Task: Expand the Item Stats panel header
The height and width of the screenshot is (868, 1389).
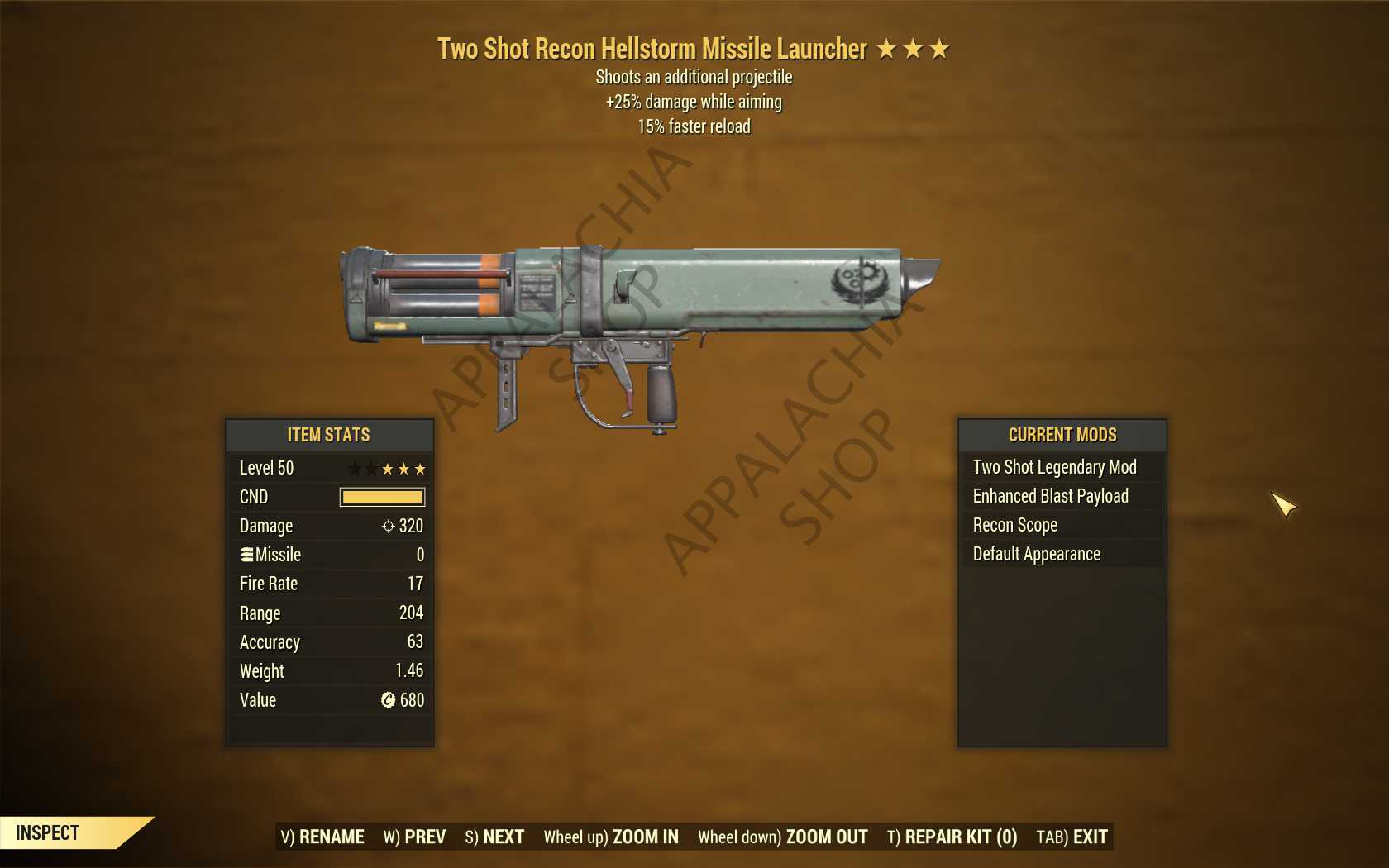Action: tap(328, 435)
